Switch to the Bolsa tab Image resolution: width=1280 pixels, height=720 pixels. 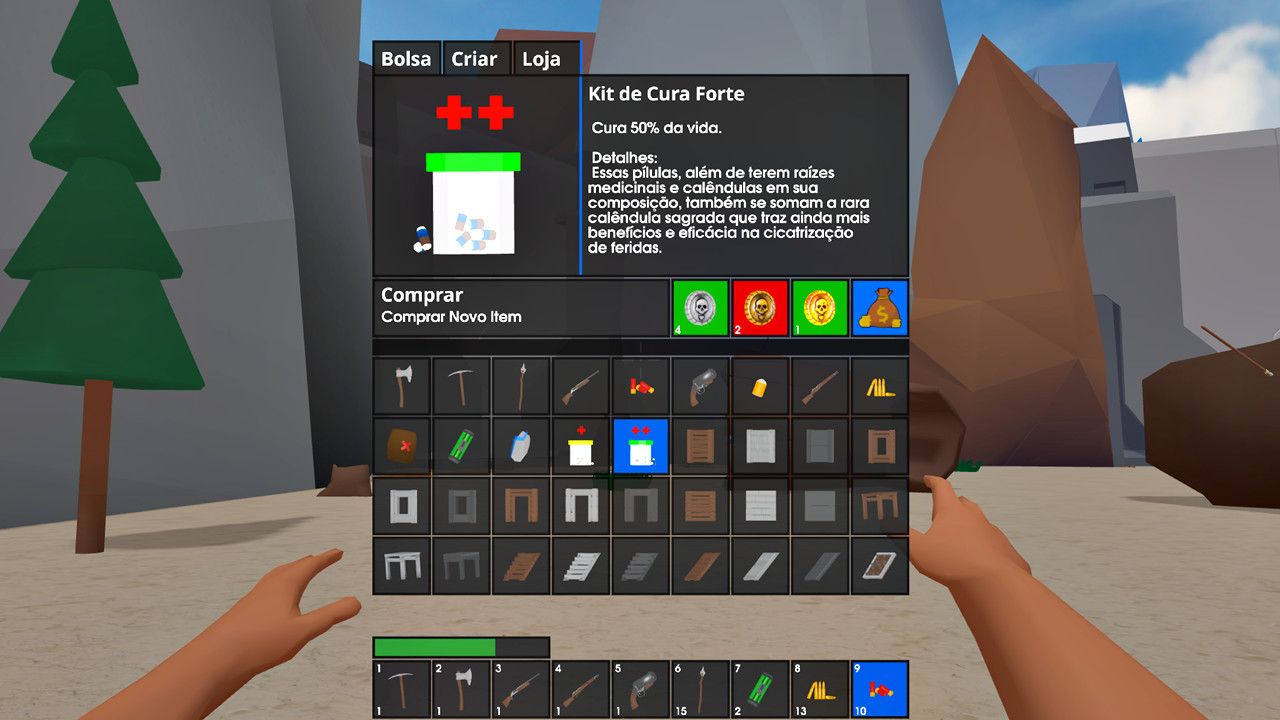[406, 58]
